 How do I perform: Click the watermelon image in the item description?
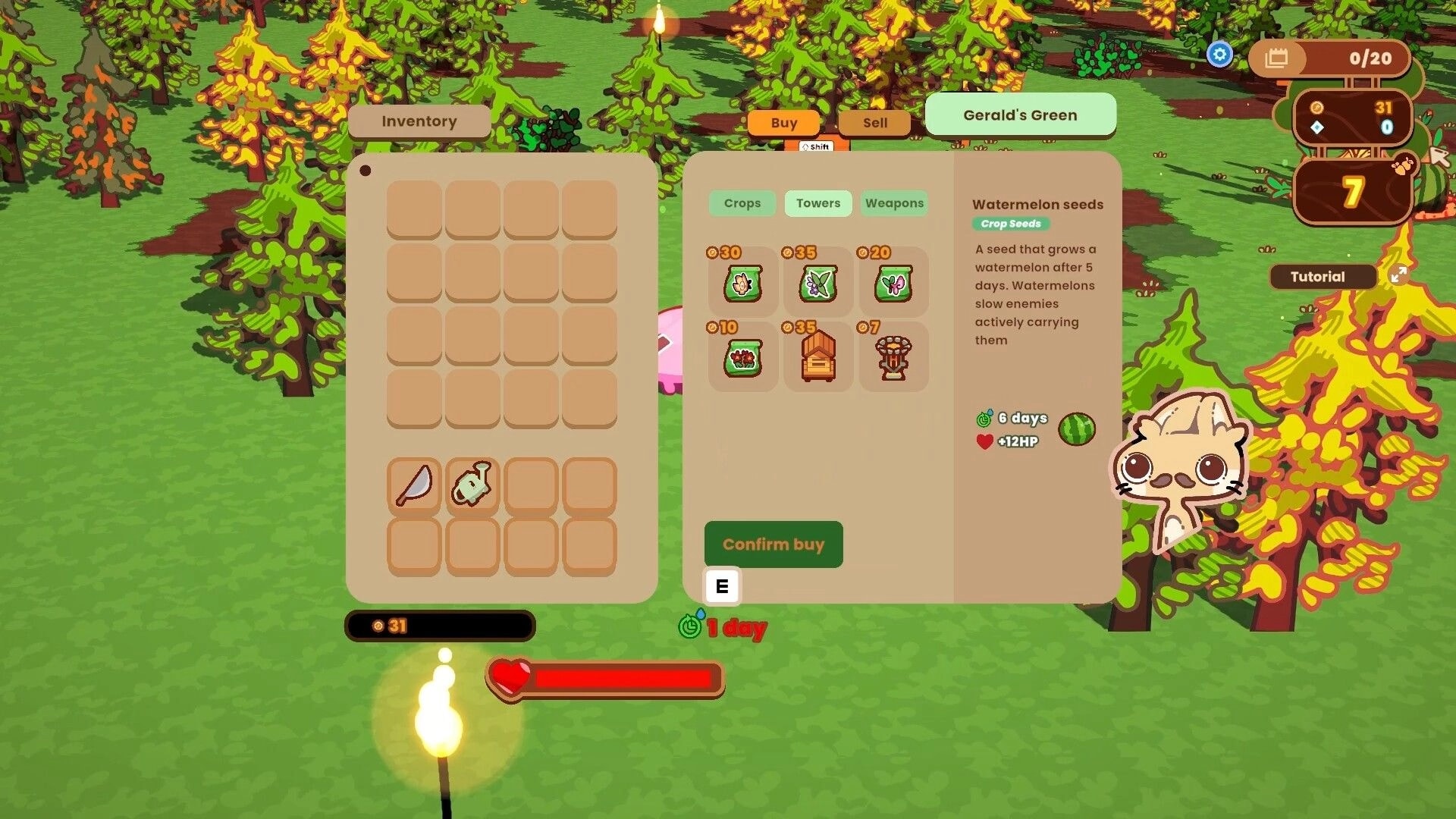[1077, 428]
